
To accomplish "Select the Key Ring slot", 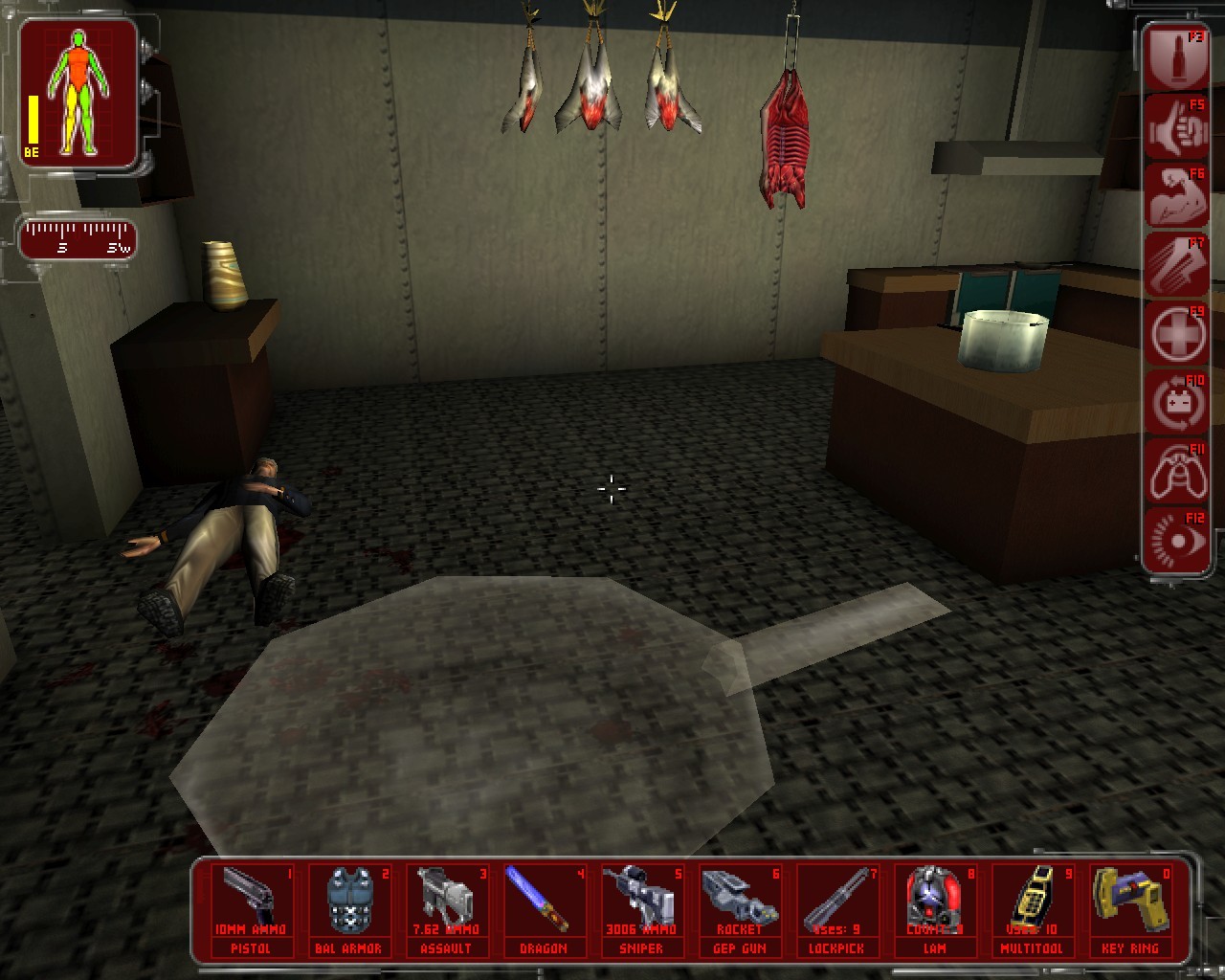I will point(1130,910).
